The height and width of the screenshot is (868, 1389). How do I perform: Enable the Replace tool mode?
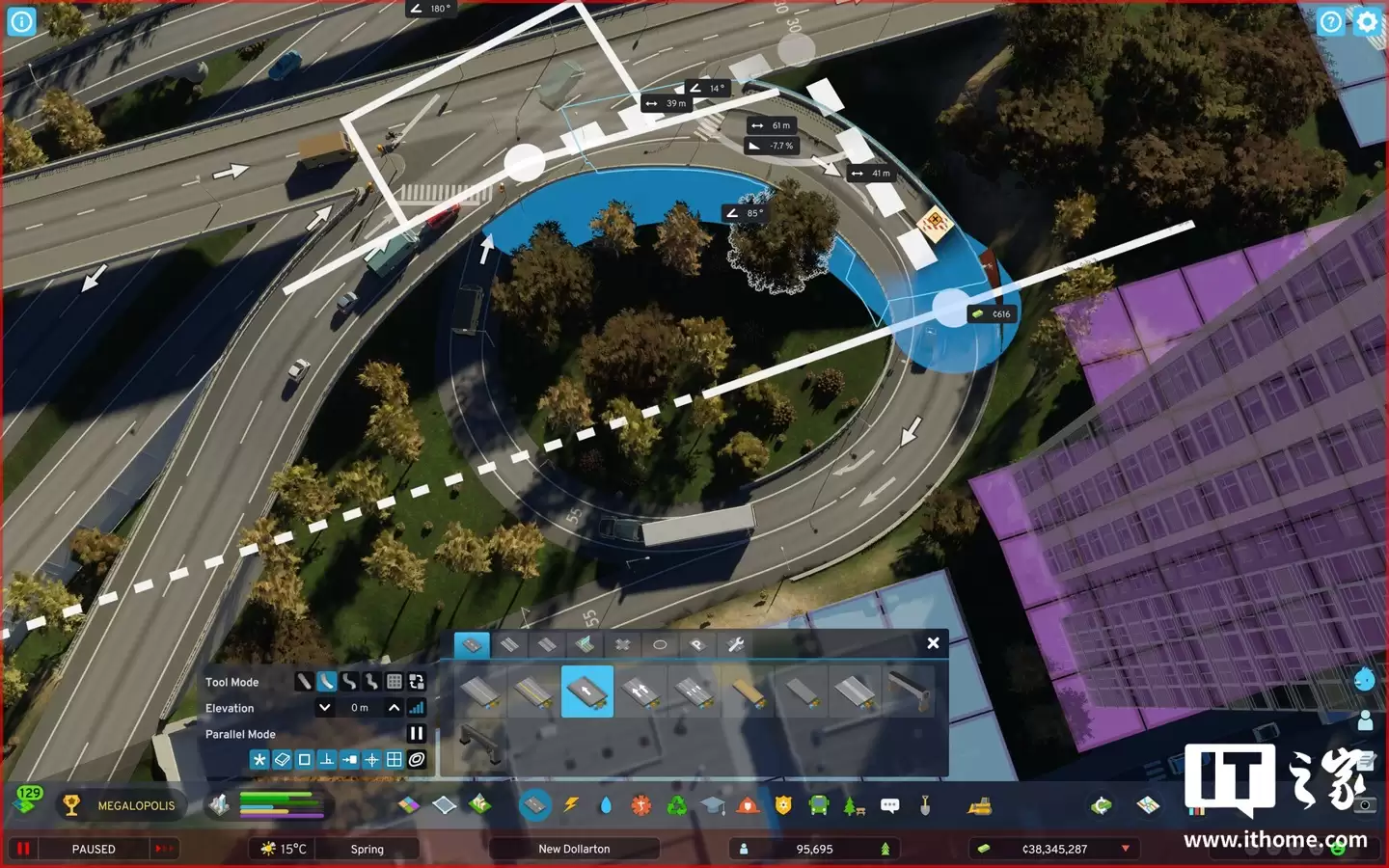[x=417, y=682]
